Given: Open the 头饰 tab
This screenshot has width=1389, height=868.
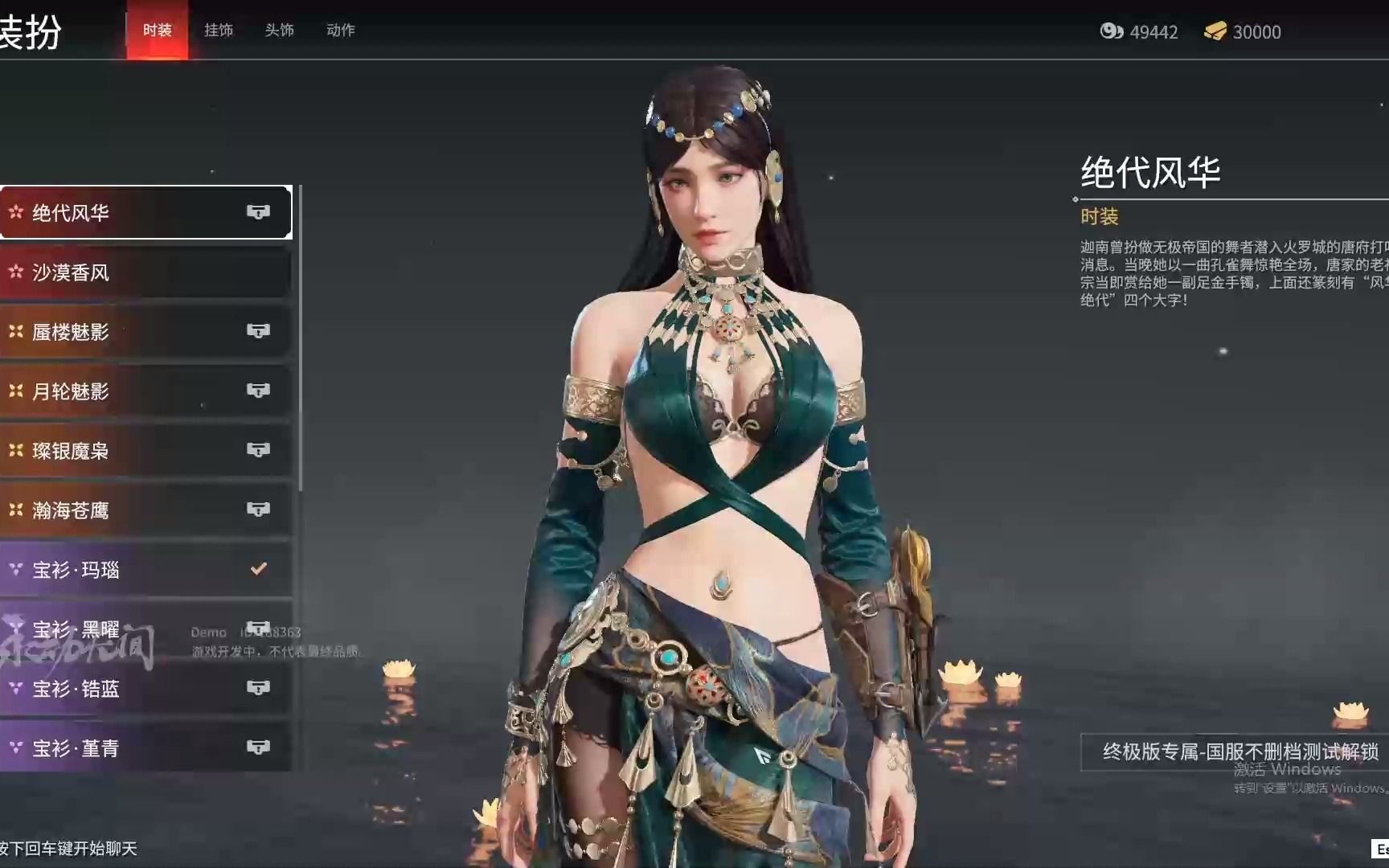Looking at the screenshot, I should tap(280, 30).
